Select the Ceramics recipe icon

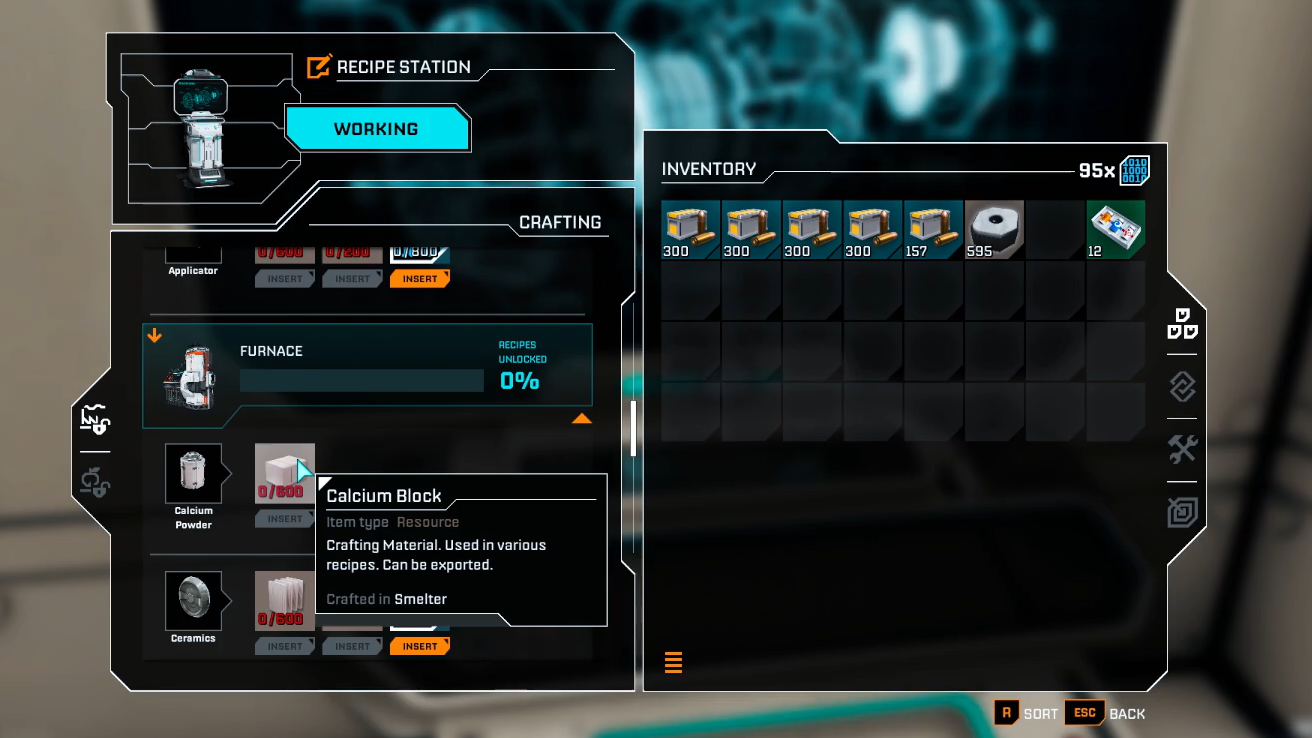click(193, 600)
